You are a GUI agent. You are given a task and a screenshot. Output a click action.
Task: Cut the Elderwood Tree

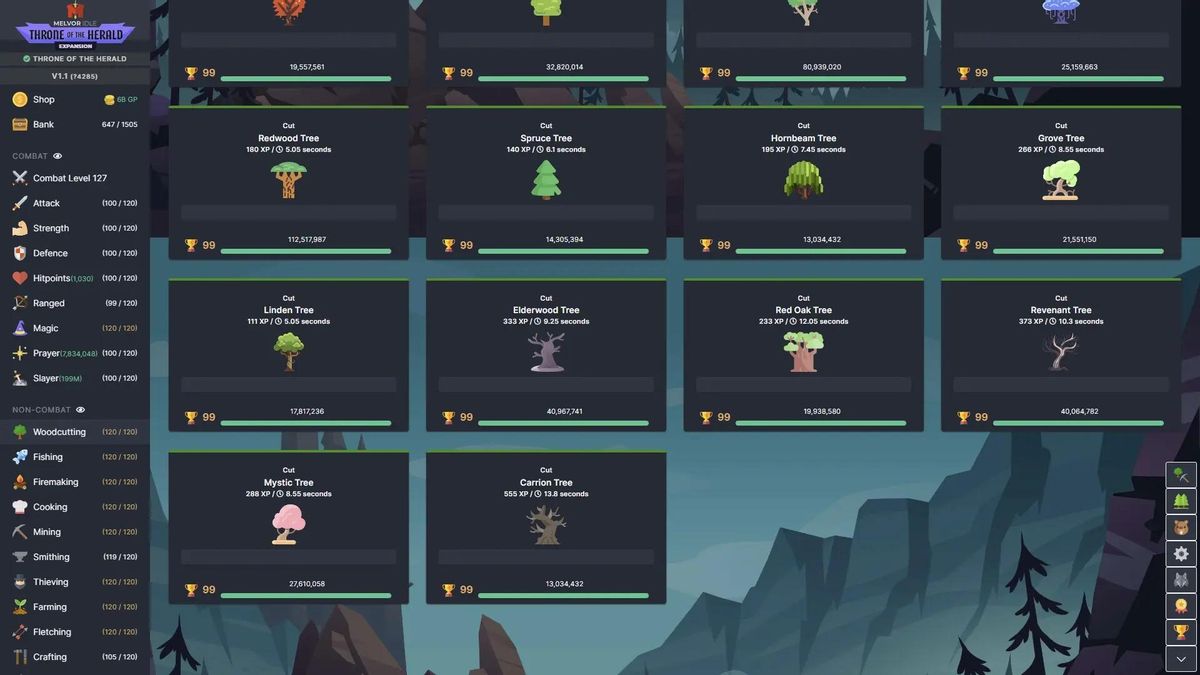(x=546, y=353)
